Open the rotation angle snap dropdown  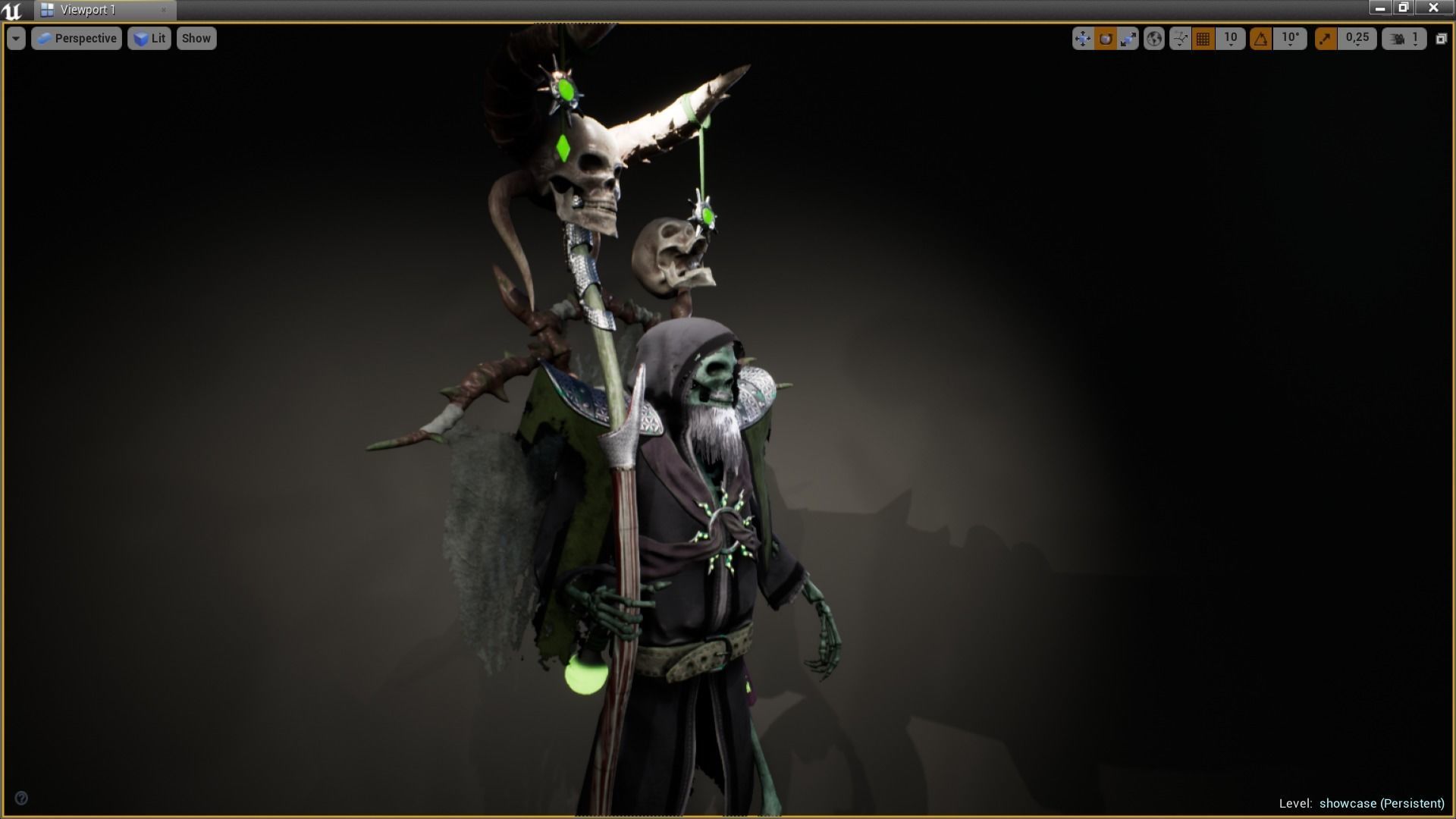pyautogui.click(x=1288, y=38)
